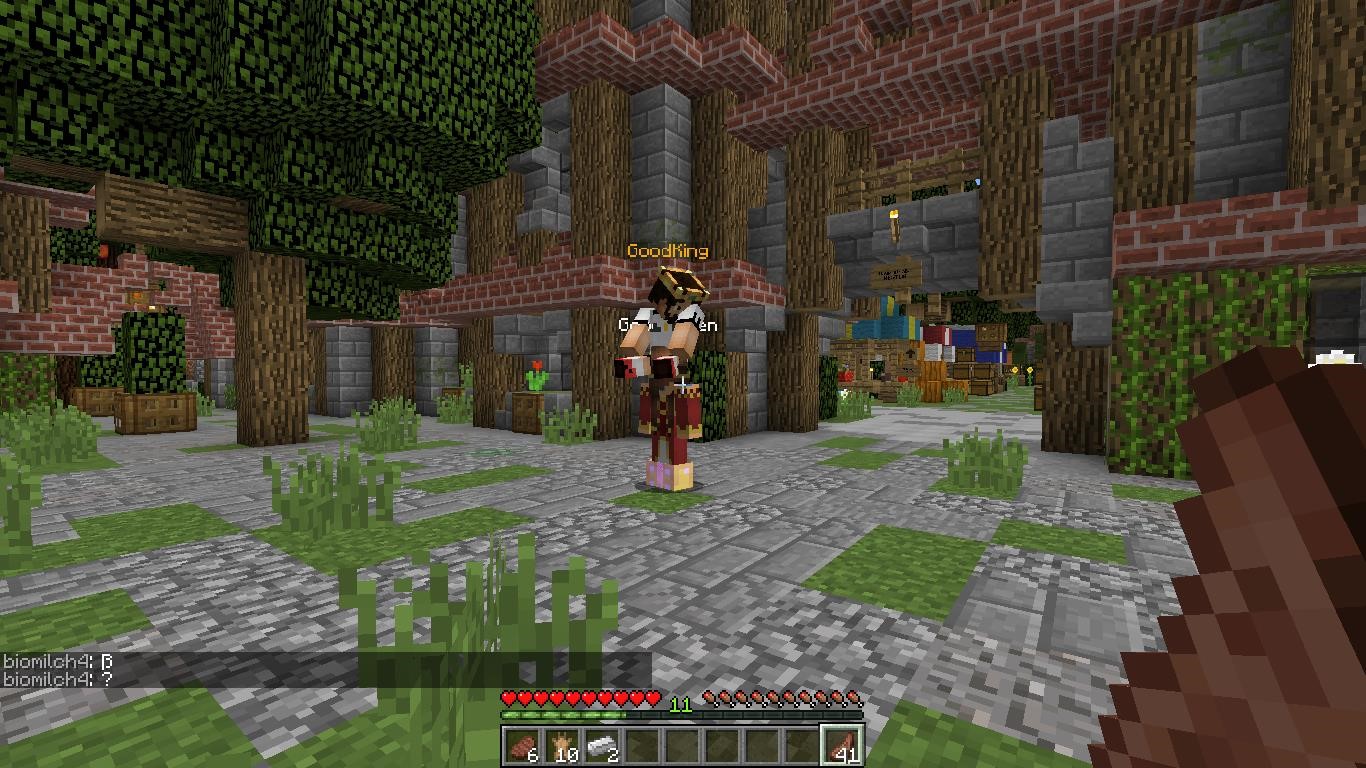Click the highlighted slot holding 41 items
Viewport: 1366px width, 768px height.
[842, 746]
